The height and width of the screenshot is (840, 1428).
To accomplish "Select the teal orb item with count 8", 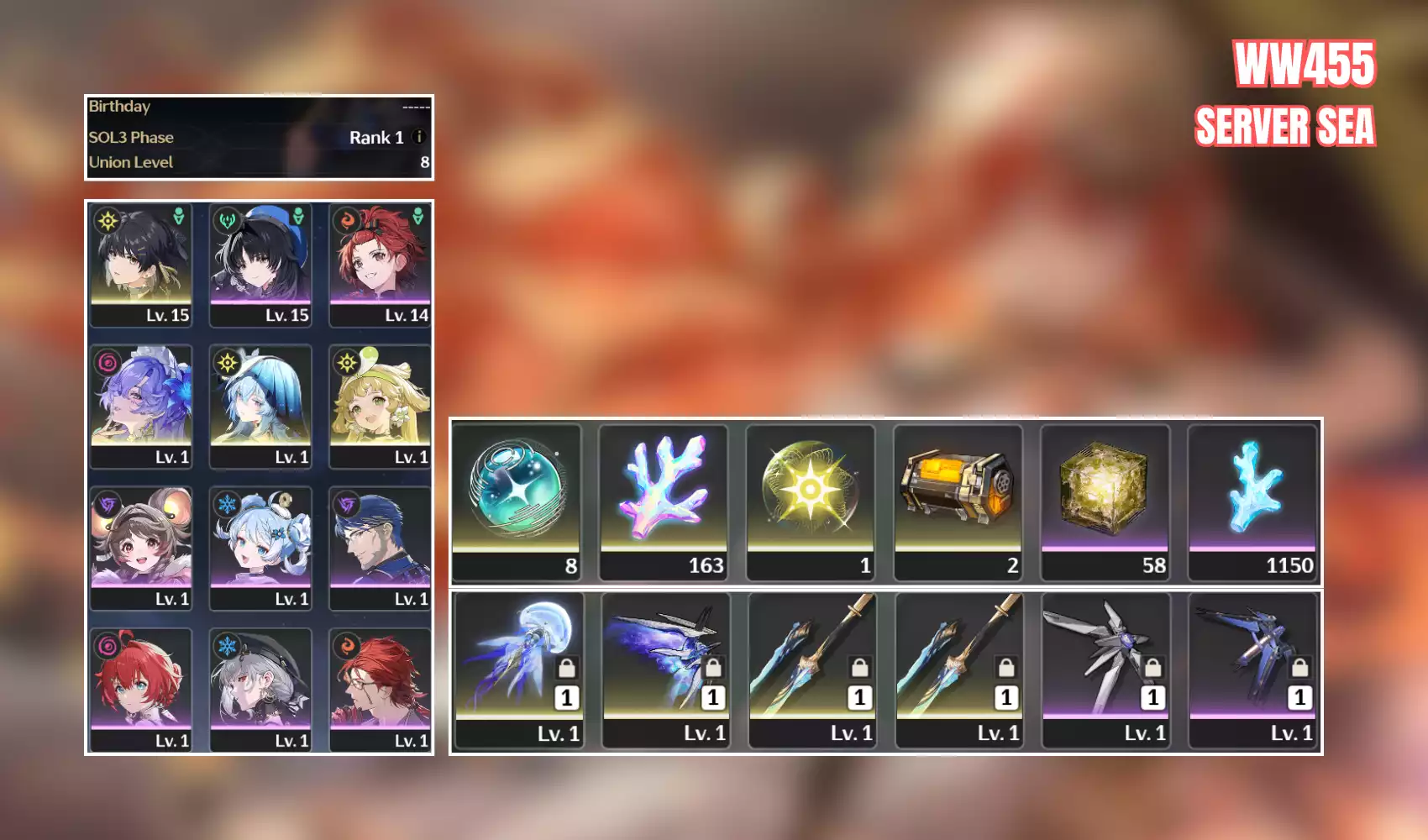I will tap(517, 501).
